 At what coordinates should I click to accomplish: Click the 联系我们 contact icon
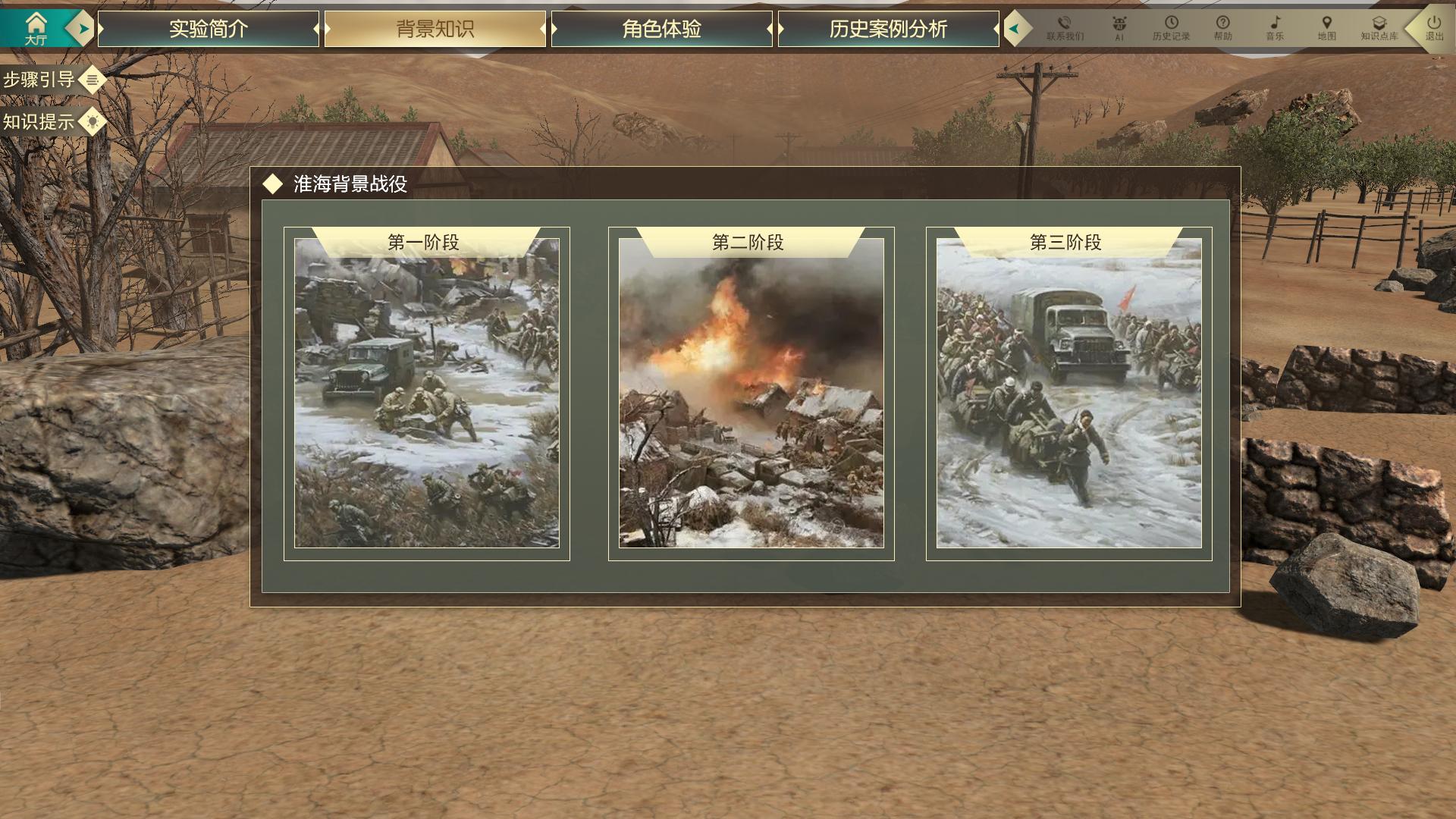[1065, 28]
